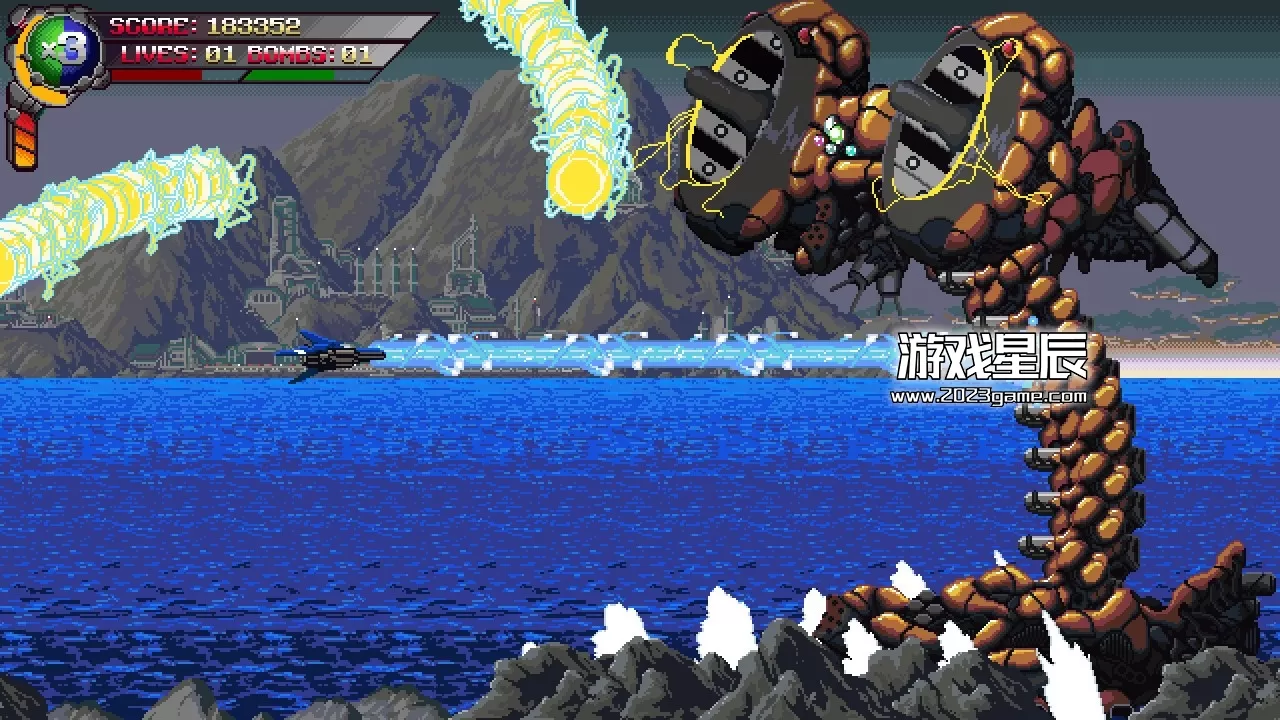Click the x3 multiplier orb icon
The width and height of the screenshot is (1280, 720).
(62, 48)
